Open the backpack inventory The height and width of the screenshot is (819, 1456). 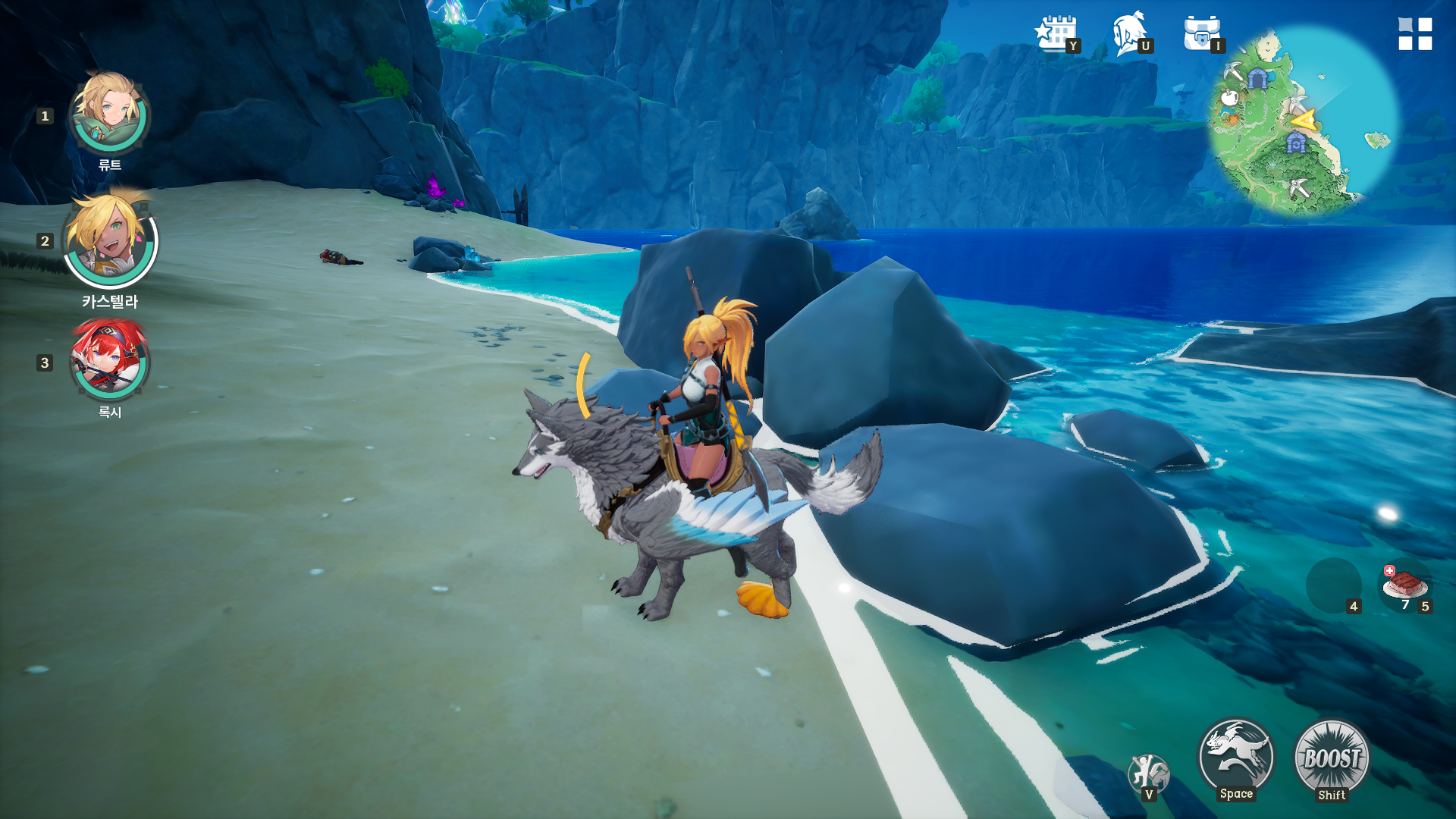[1202, 34]
